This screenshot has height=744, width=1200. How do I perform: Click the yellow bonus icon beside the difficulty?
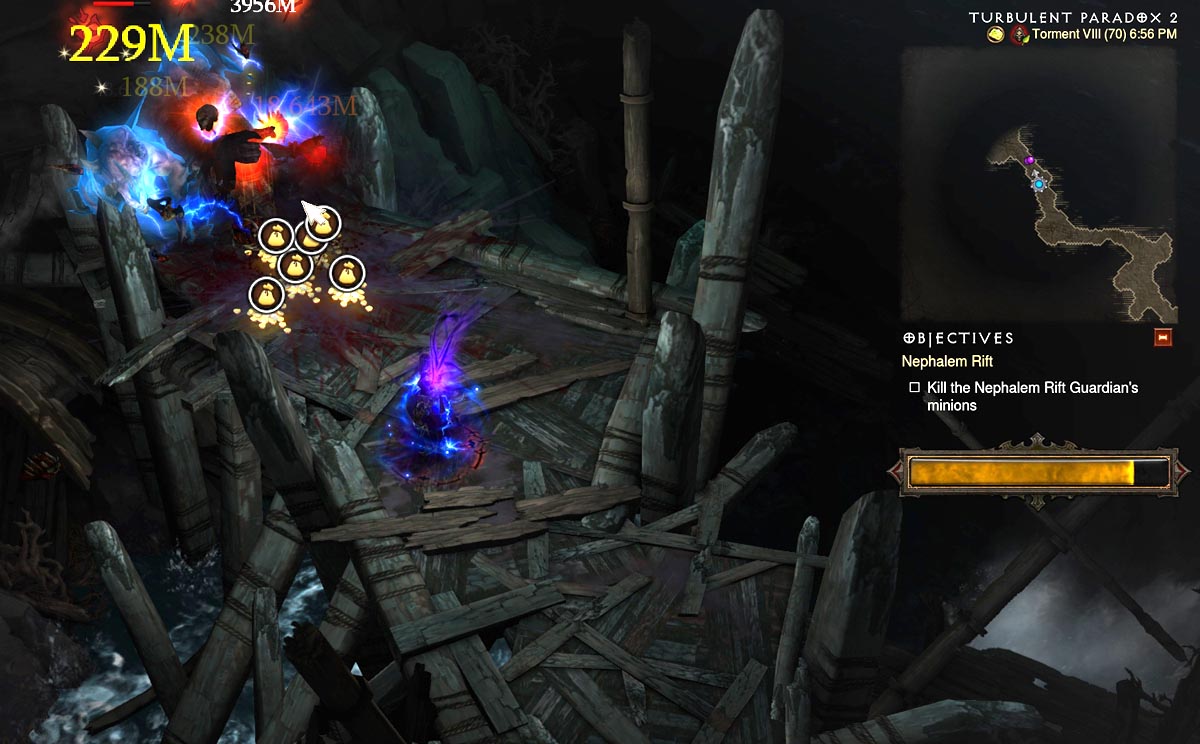point(996,35)
